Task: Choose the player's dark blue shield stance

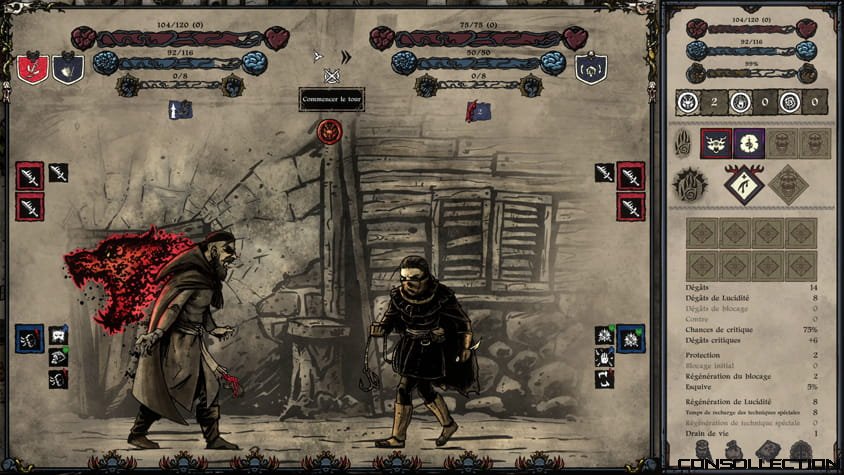Action: pyautogui.click(x=68, y=68)
